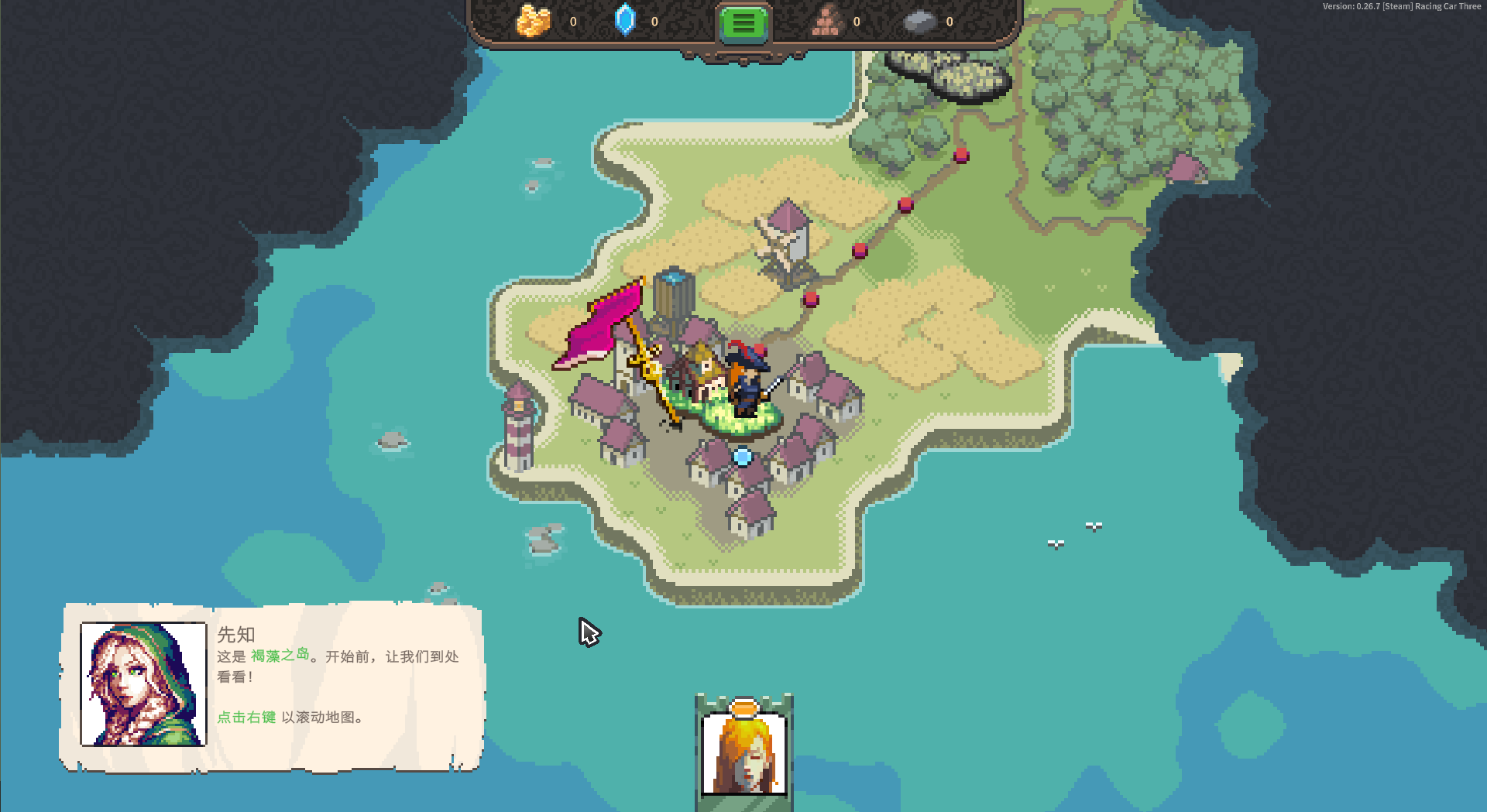This screenshot has width=1487, height=812.
Task: Click the hooded prophet portrait
Action: click(143, 684)
